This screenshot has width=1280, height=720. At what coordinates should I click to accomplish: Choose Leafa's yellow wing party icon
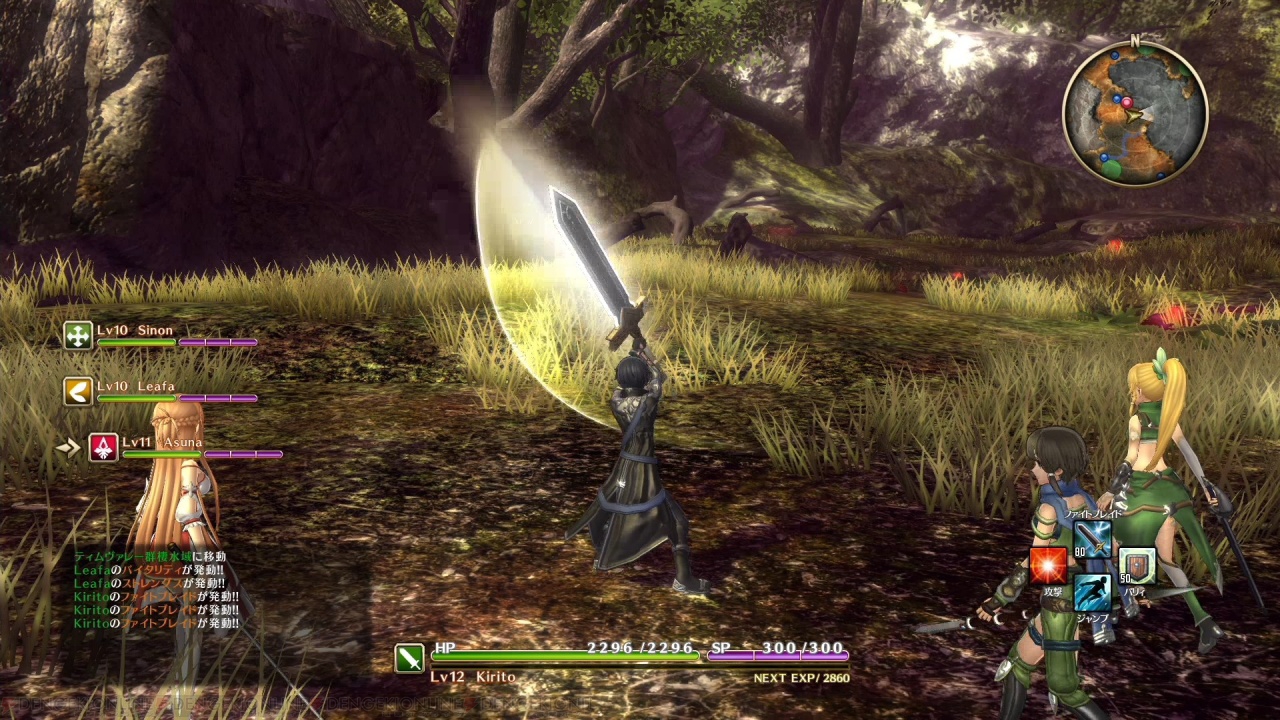click(78, 391)
